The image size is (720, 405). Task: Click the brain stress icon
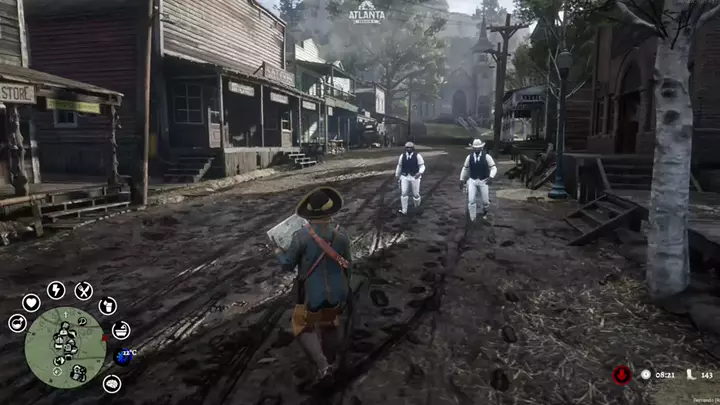(x=112, y=383)
